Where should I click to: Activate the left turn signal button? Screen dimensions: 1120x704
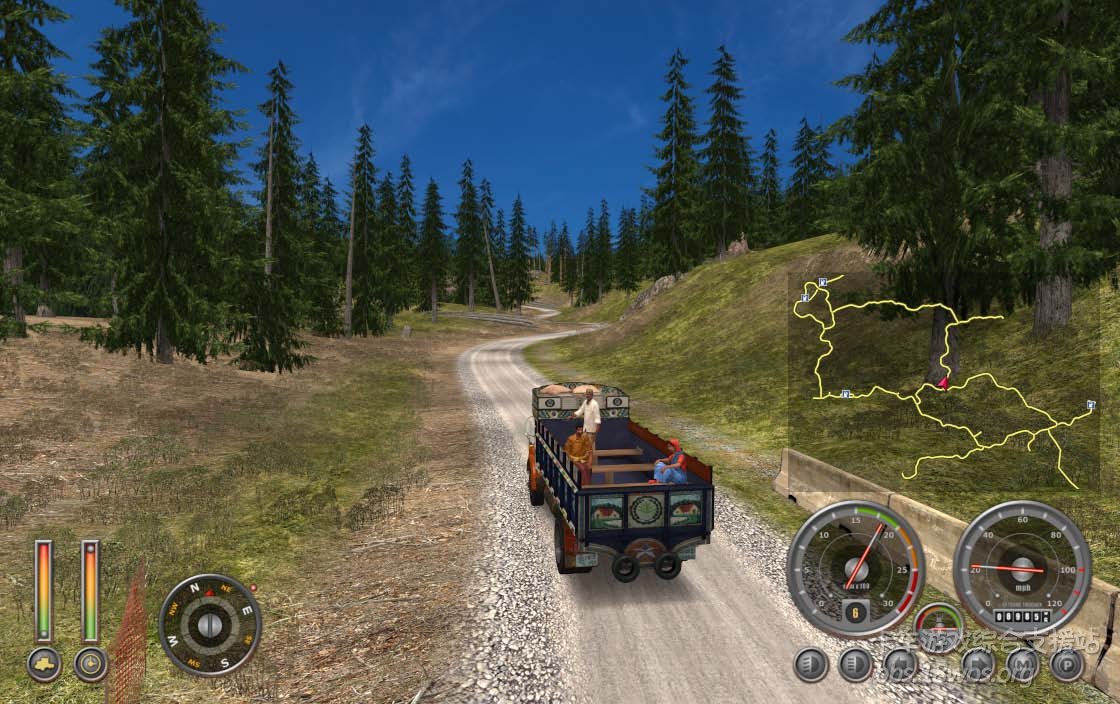point(900,664)
